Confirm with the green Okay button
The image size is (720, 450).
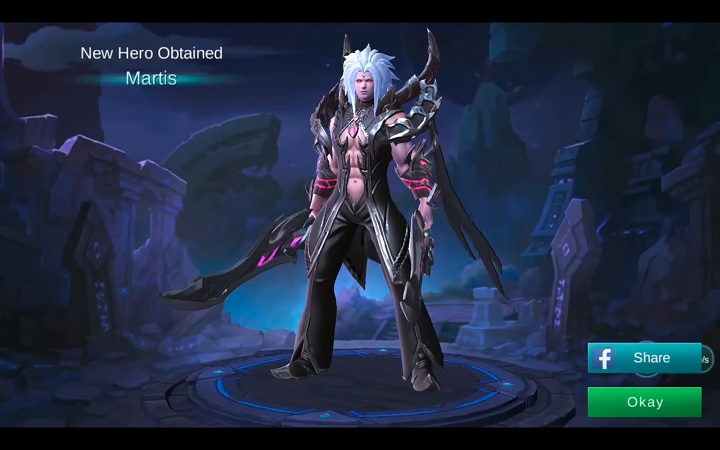click(644, 402)
